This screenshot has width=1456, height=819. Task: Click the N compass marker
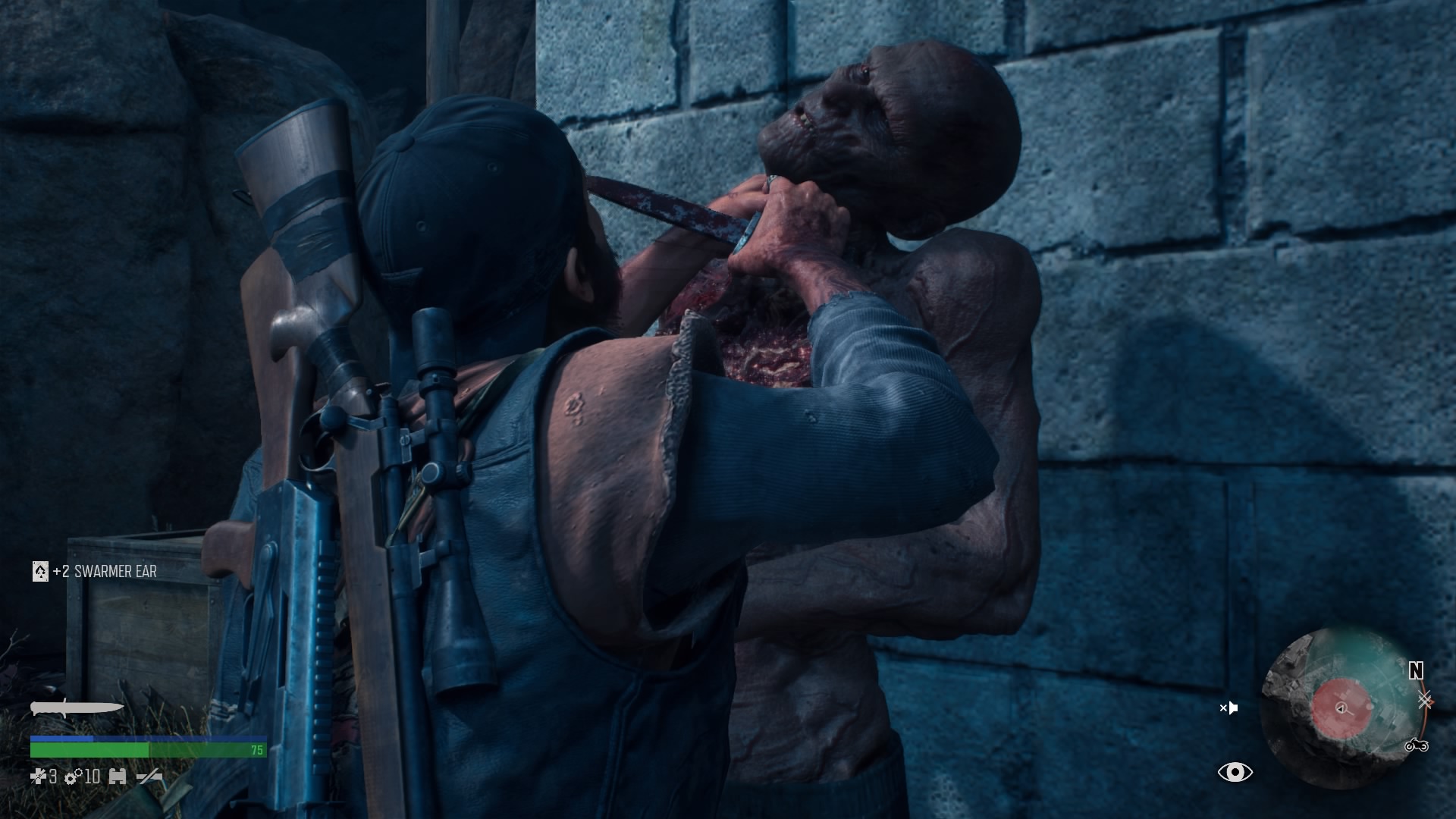point(1416,670)
